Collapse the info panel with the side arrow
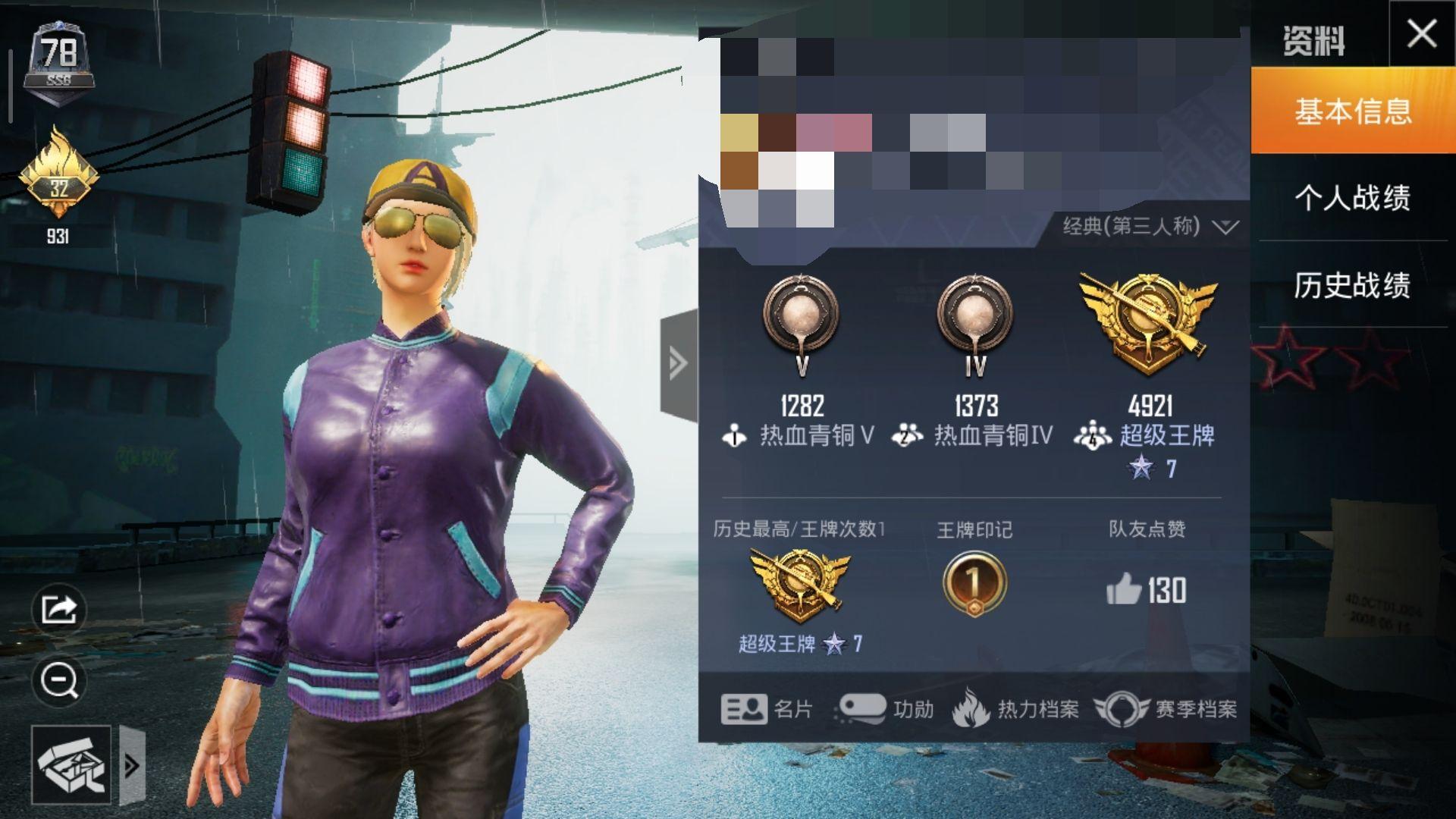This screenshot has height=819, width=1456. point(678,363)
